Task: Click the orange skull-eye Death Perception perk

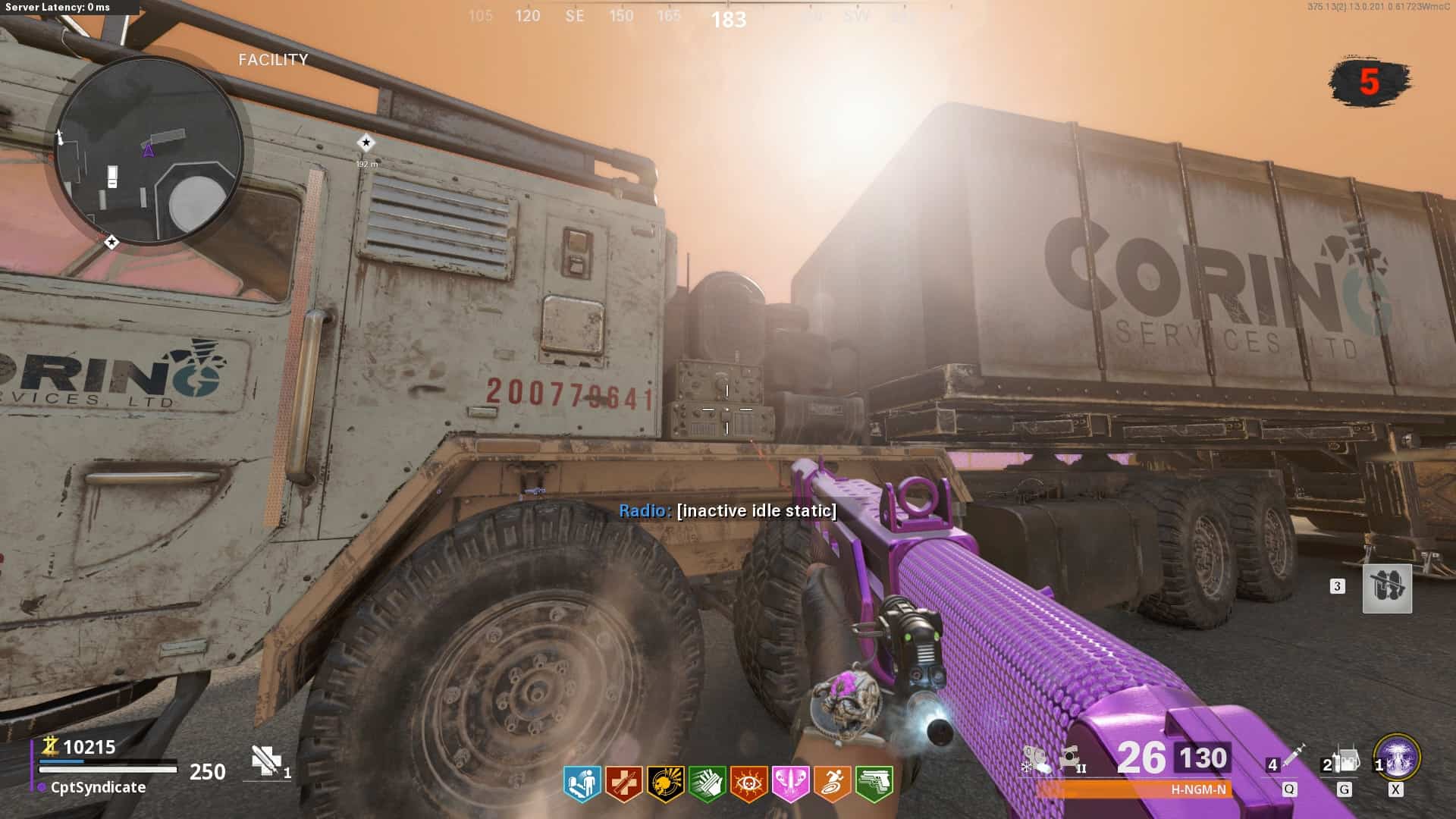Action: 748,783
